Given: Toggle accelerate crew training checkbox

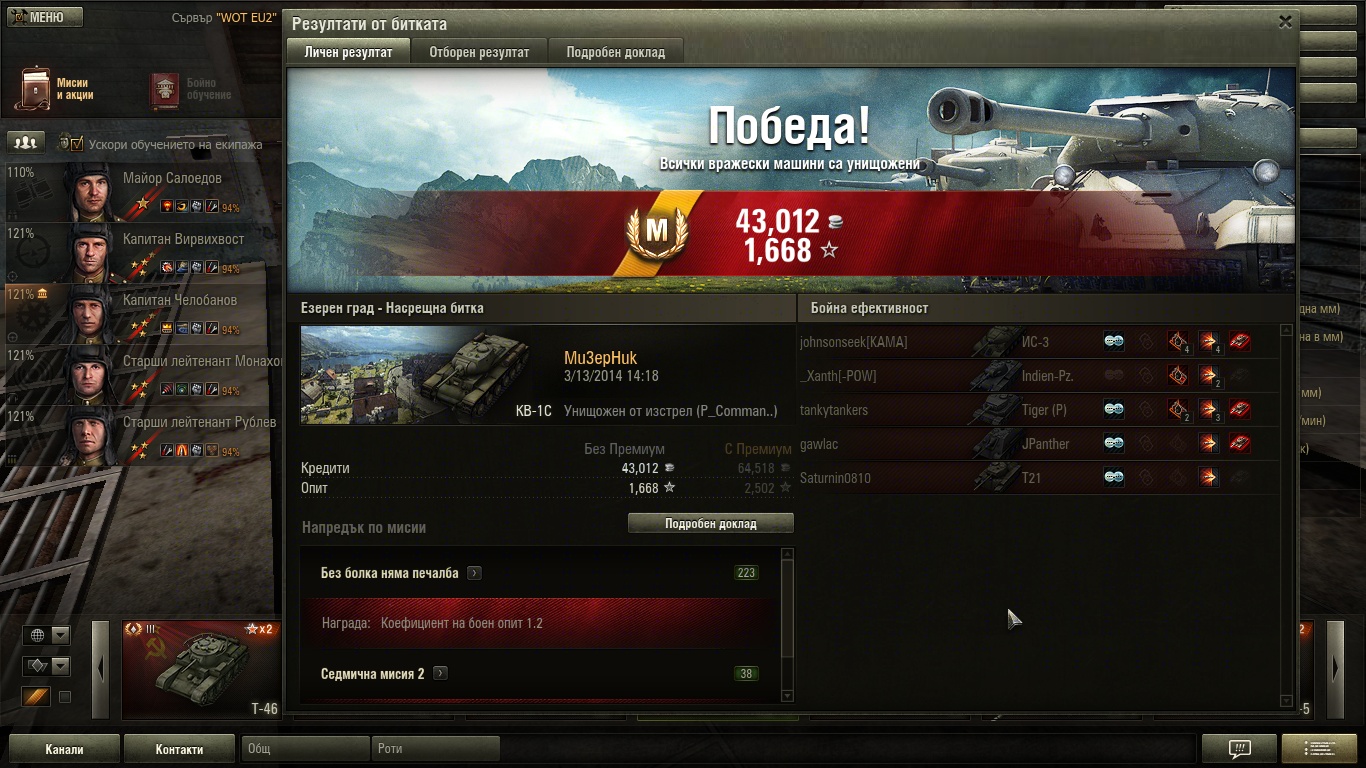Looking at the screenshot, I should point(77,143).
